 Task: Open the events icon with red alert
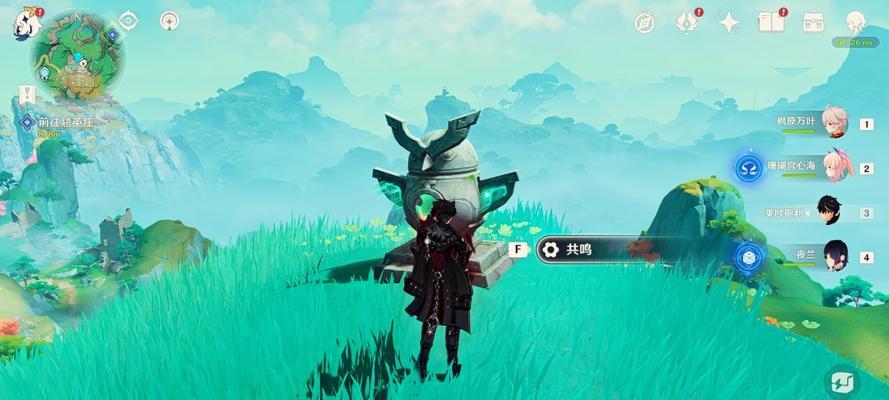coord(686,22)
